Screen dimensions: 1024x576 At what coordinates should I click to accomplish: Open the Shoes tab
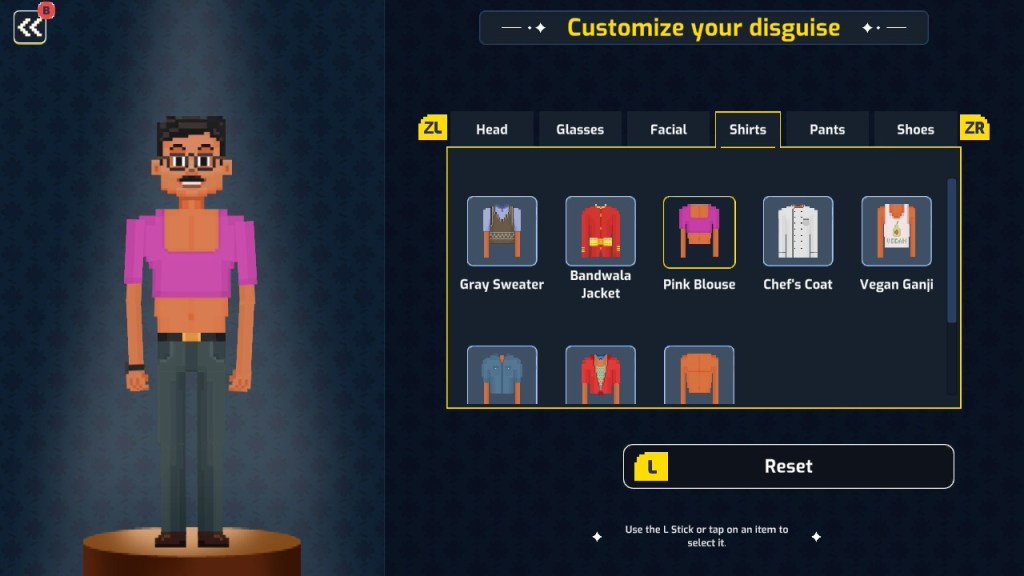[x=915, y=129]
